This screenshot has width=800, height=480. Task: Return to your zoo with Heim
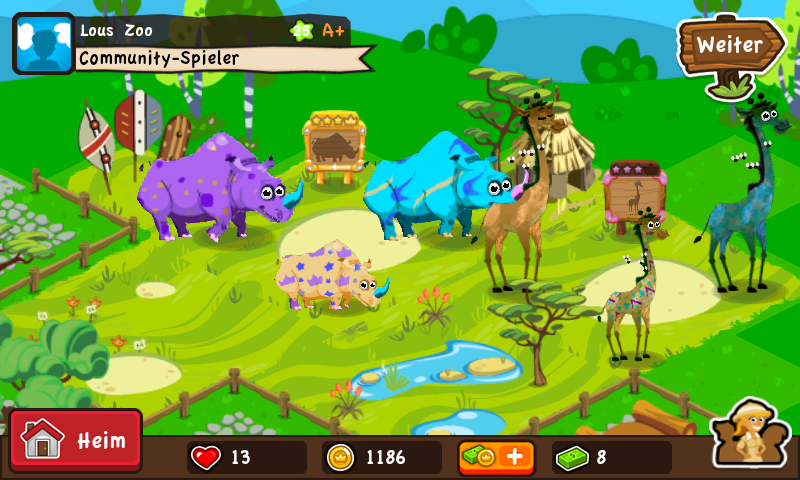(76, 440)
